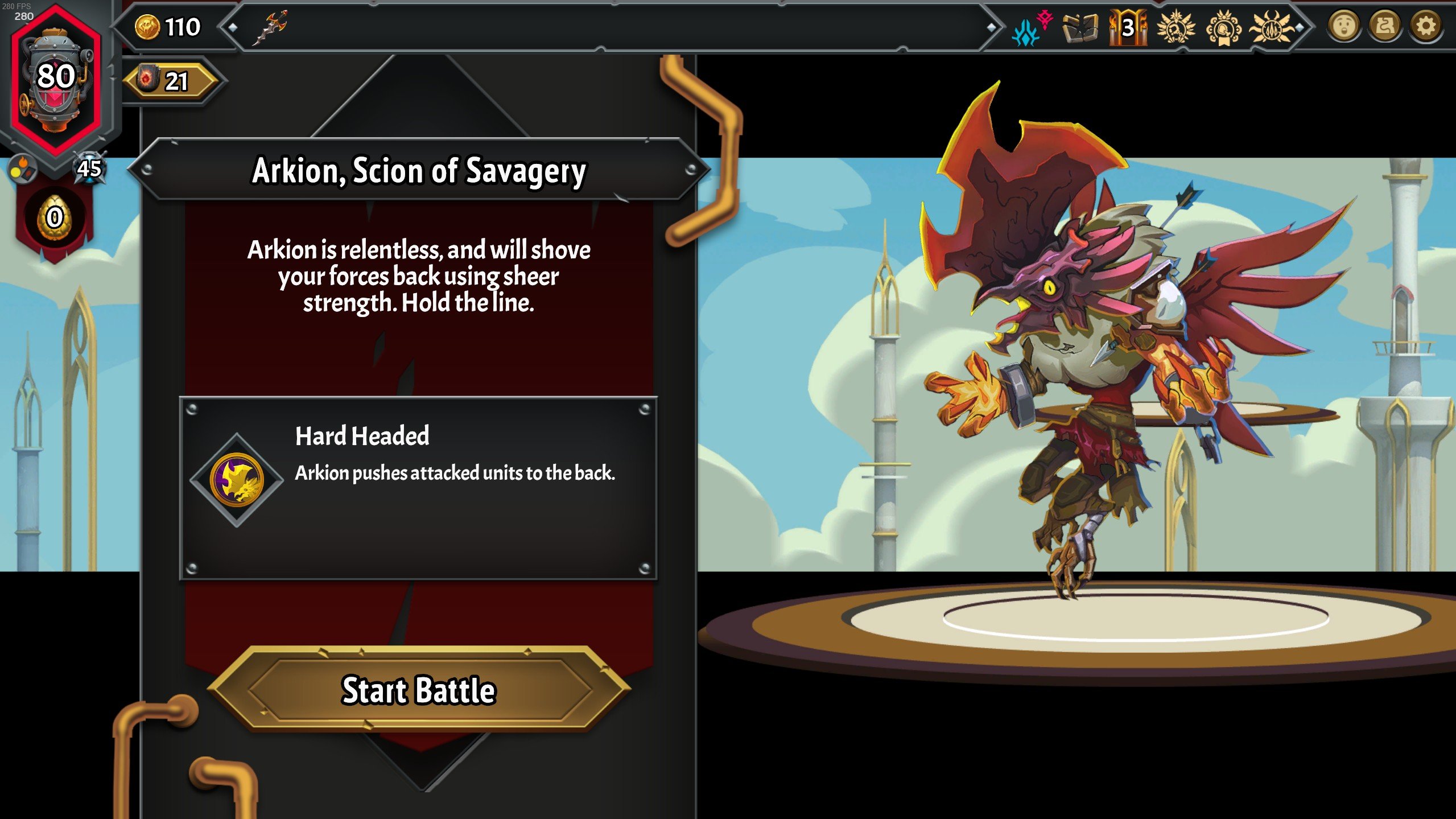Select the golden dragon egg counter
The width and height of the screenshot is (1456, 819).
[x=55, y=217]
